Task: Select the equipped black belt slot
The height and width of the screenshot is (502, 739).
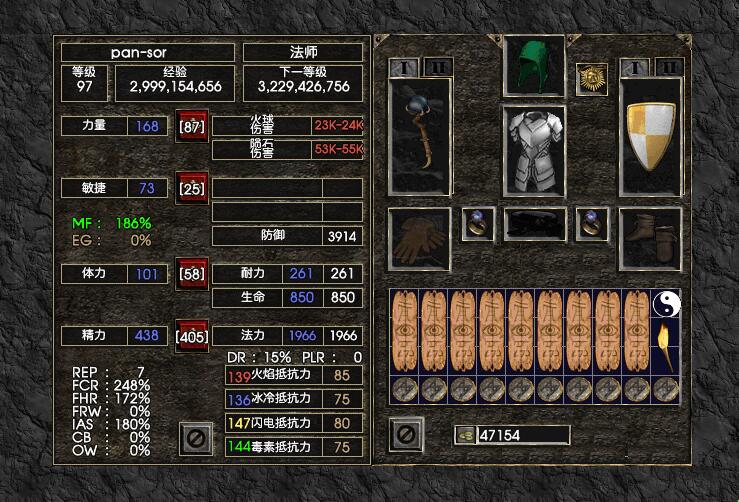Action: click(x=533, y=225)
